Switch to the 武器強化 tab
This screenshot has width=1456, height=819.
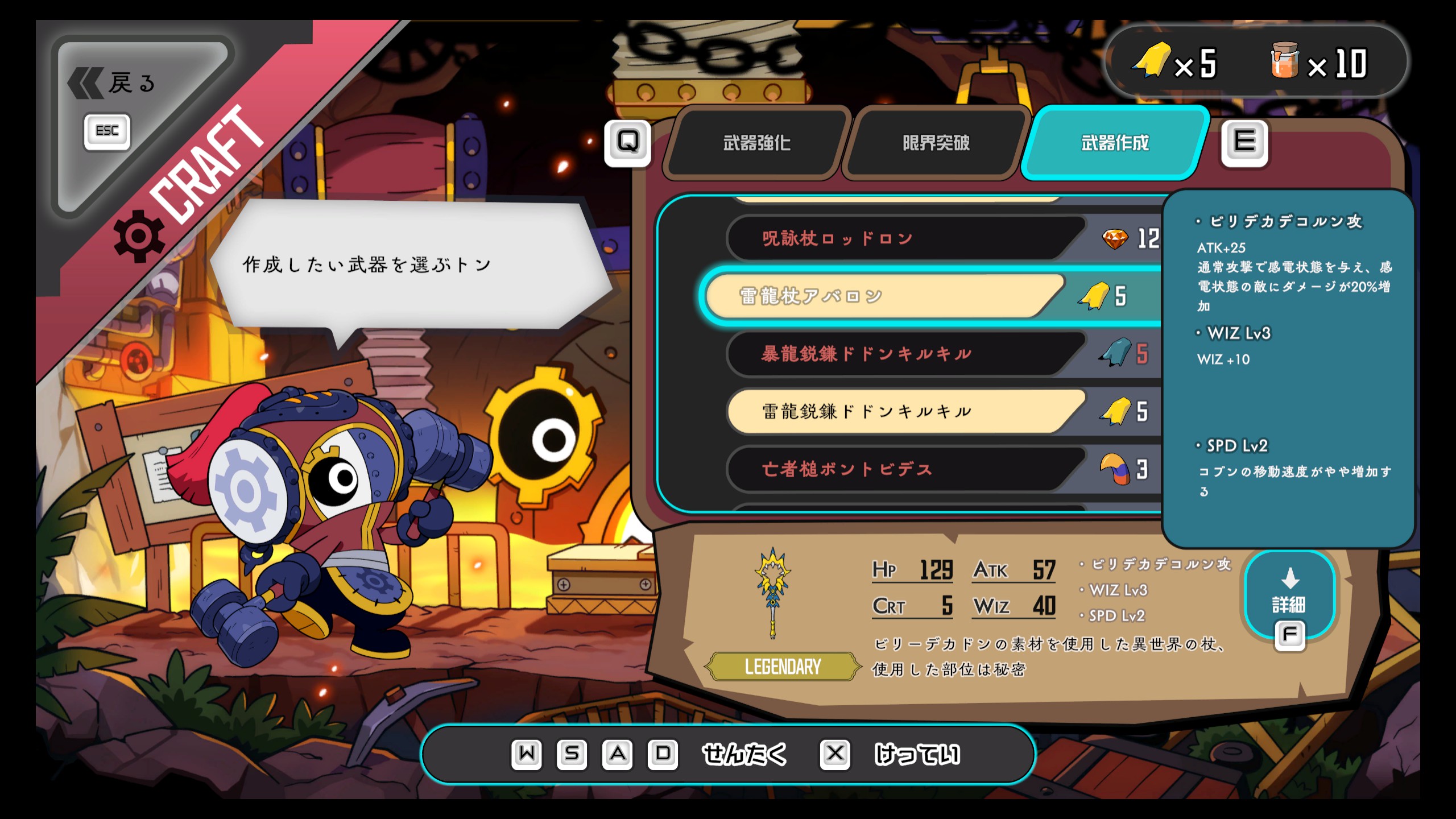tap(756, 143)
